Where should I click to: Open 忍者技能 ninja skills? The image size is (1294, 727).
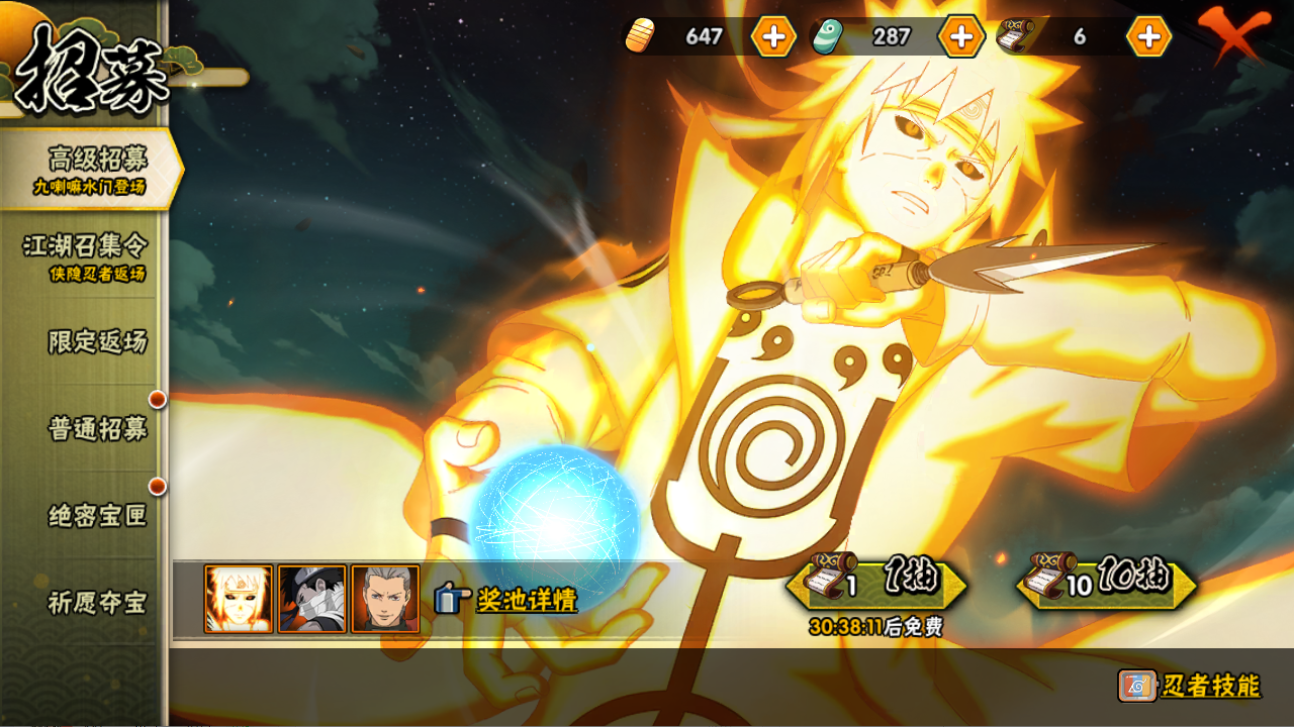pyautogui.click(x=1189, y=686)
